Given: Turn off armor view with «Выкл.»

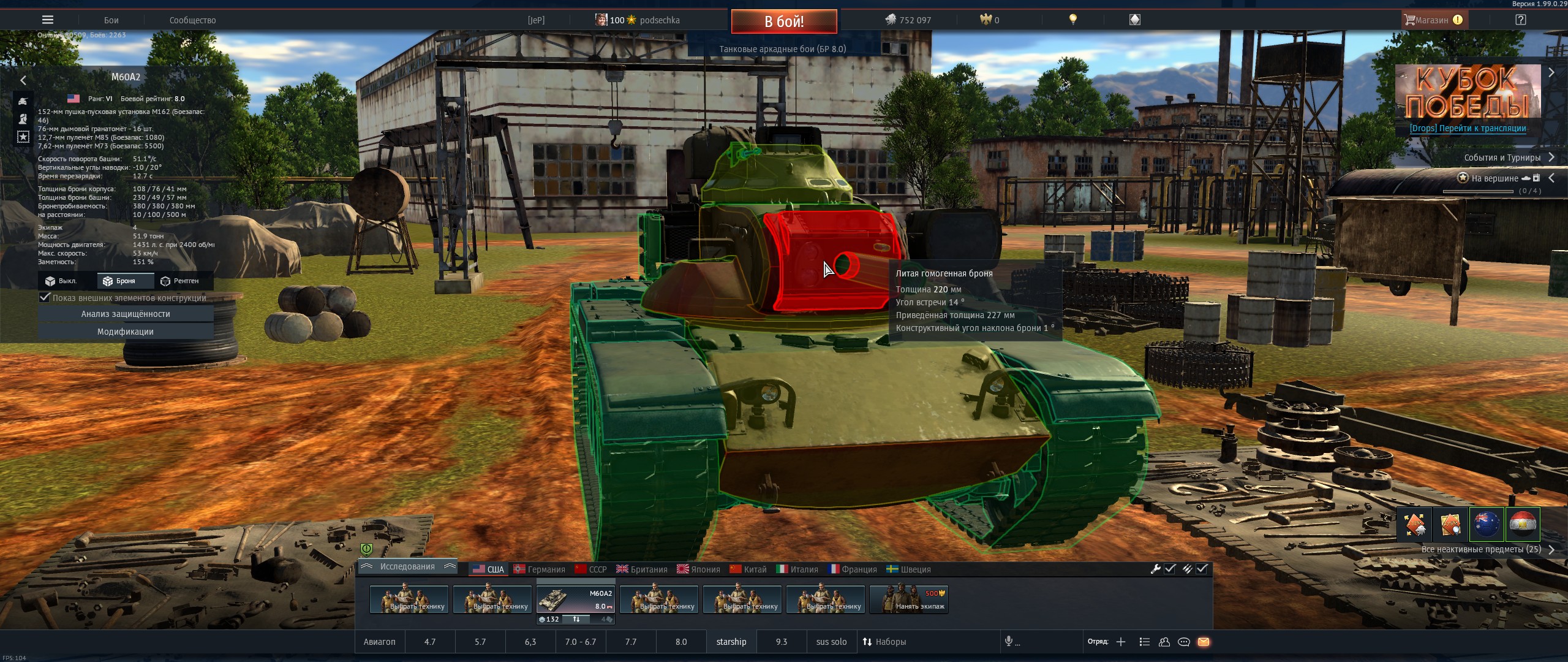Looking at the screenshot, I should point(61,281).
